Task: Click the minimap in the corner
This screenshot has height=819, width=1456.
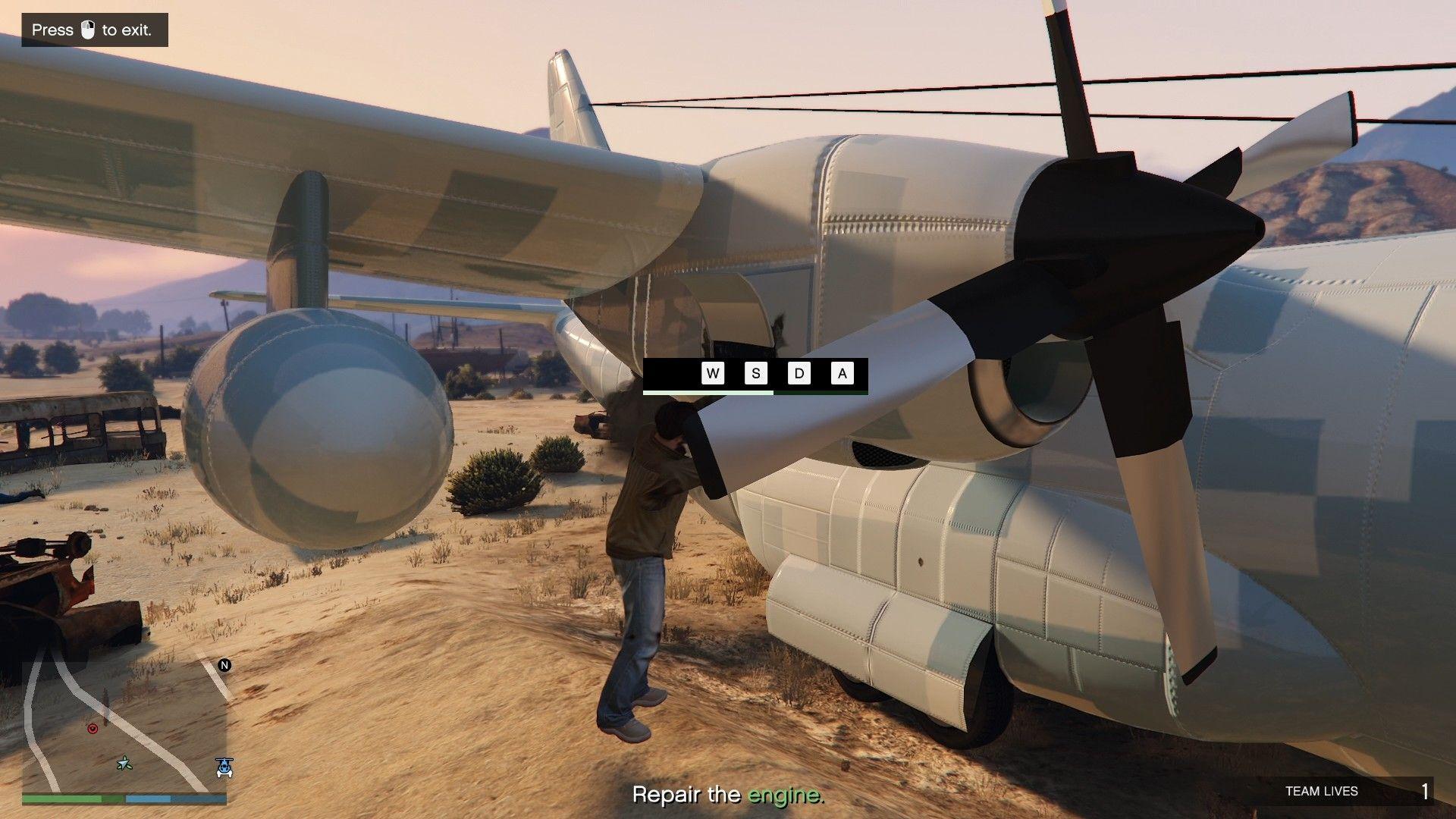Action: point(124,726)
